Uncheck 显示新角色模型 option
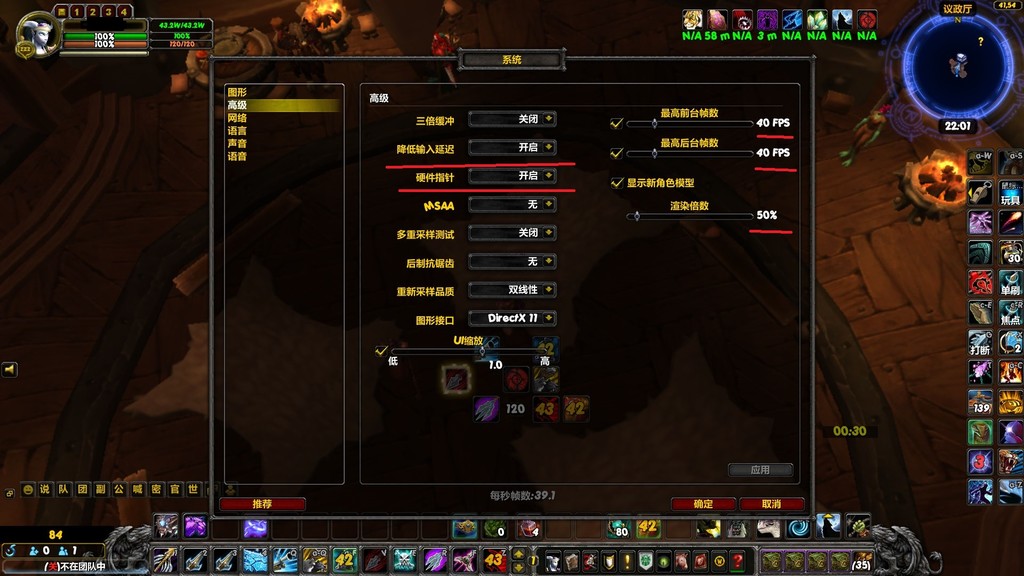 click(616, 183)
